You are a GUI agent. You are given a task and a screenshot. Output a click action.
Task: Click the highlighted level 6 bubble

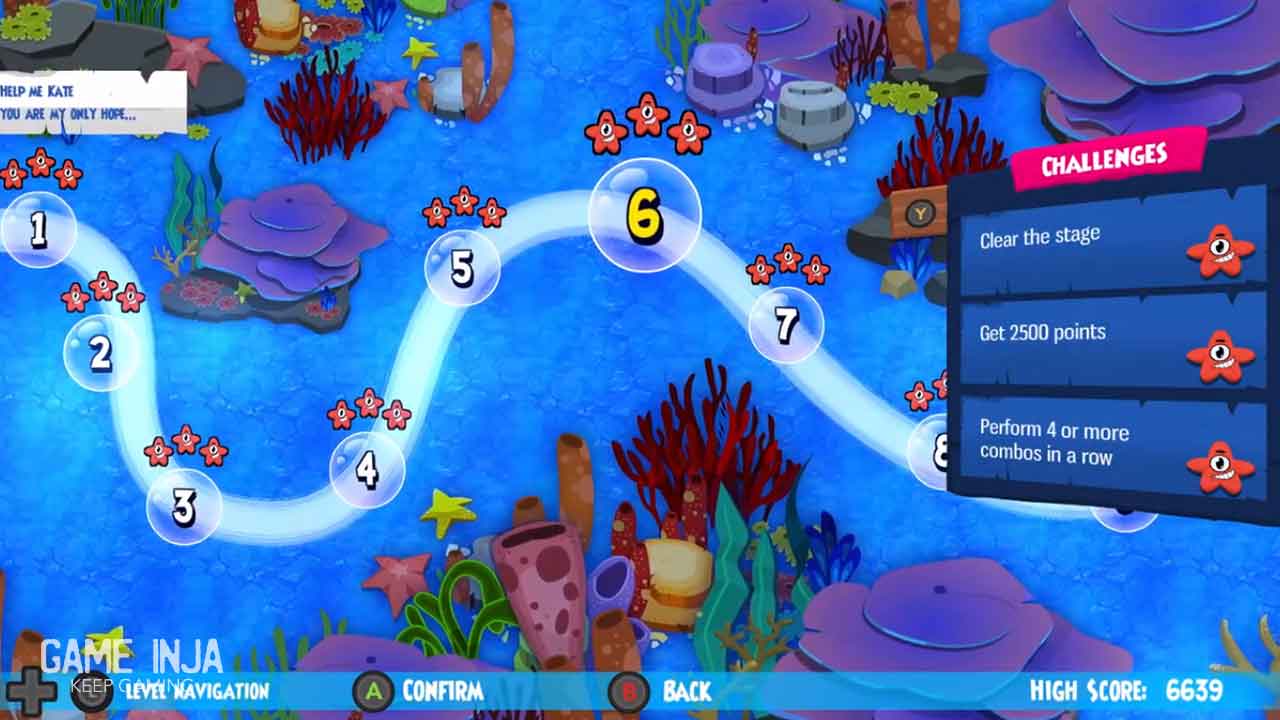644,215
